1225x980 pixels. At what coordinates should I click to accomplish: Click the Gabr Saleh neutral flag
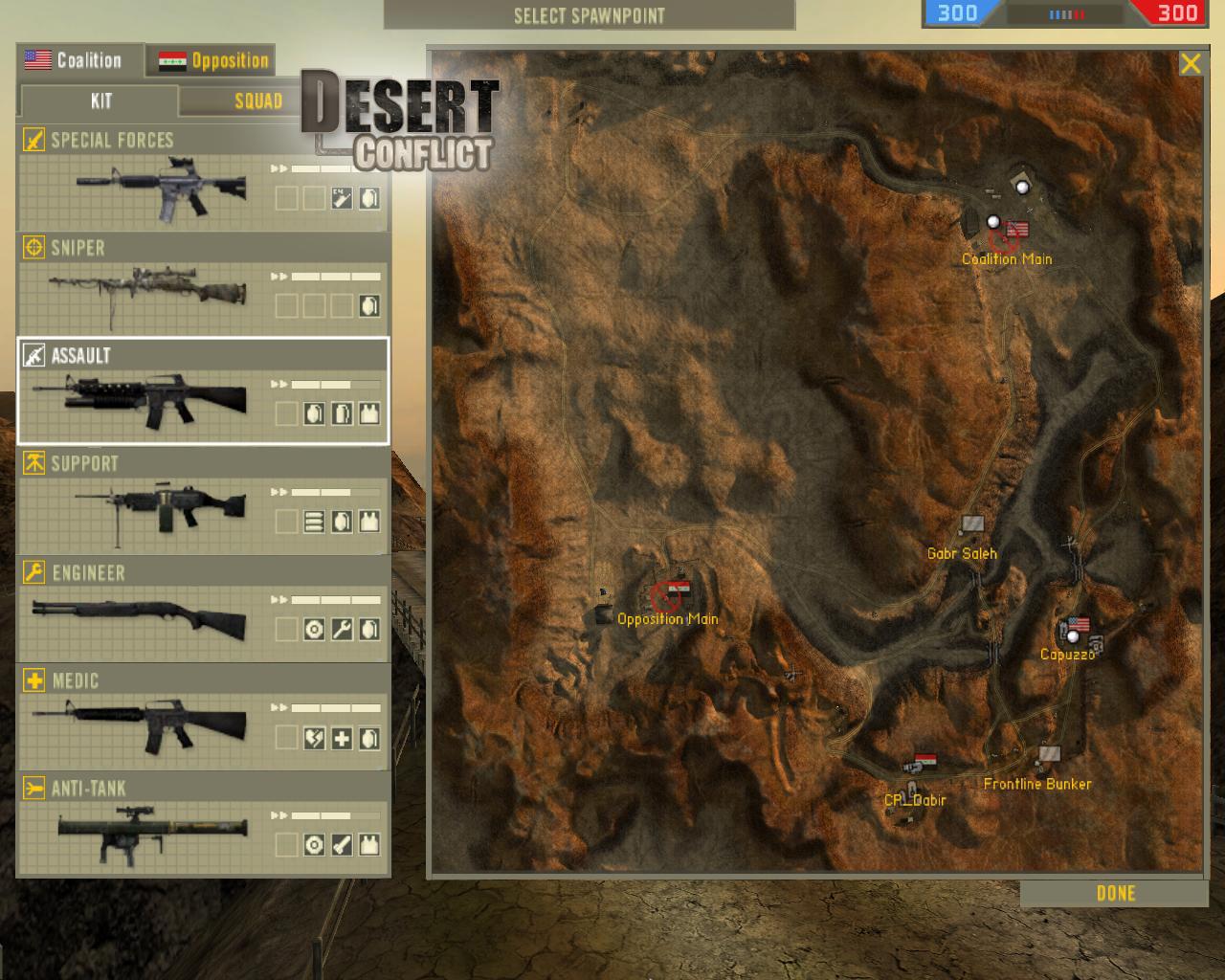(x=971, y=525)
